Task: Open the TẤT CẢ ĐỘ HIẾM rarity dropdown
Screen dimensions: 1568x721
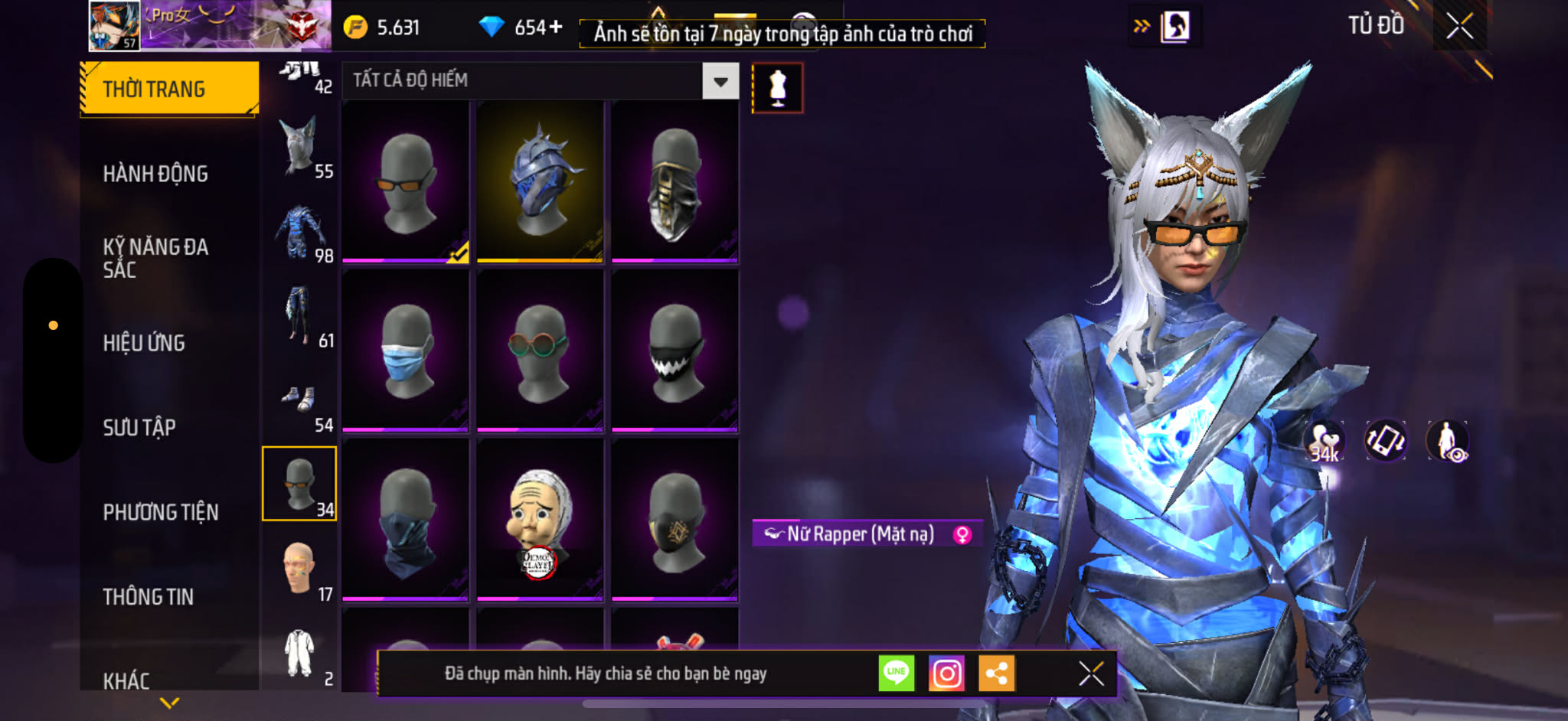Action: 720,81
